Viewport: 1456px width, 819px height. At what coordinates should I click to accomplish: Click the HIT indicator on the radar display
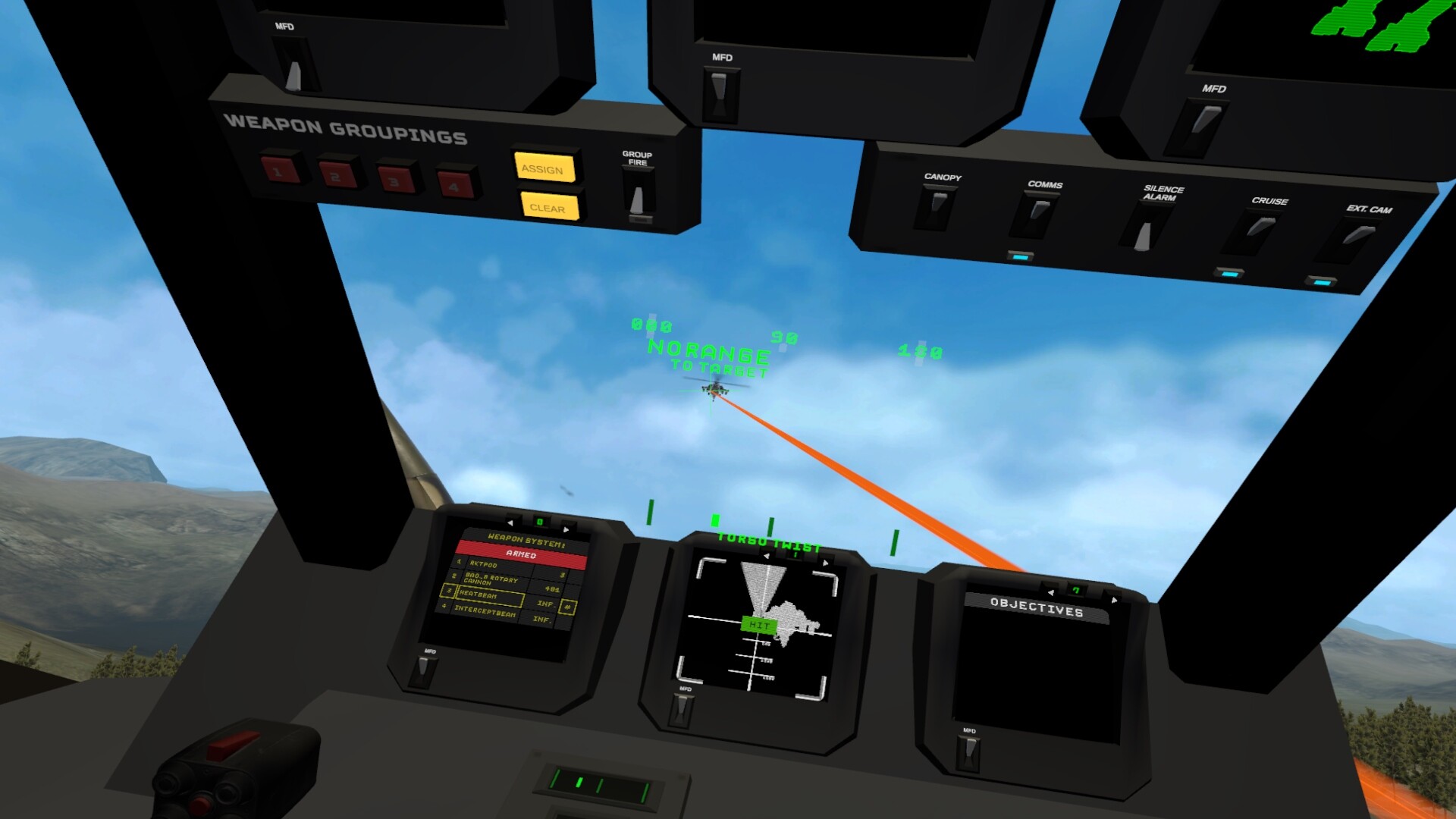pos(758,626)
